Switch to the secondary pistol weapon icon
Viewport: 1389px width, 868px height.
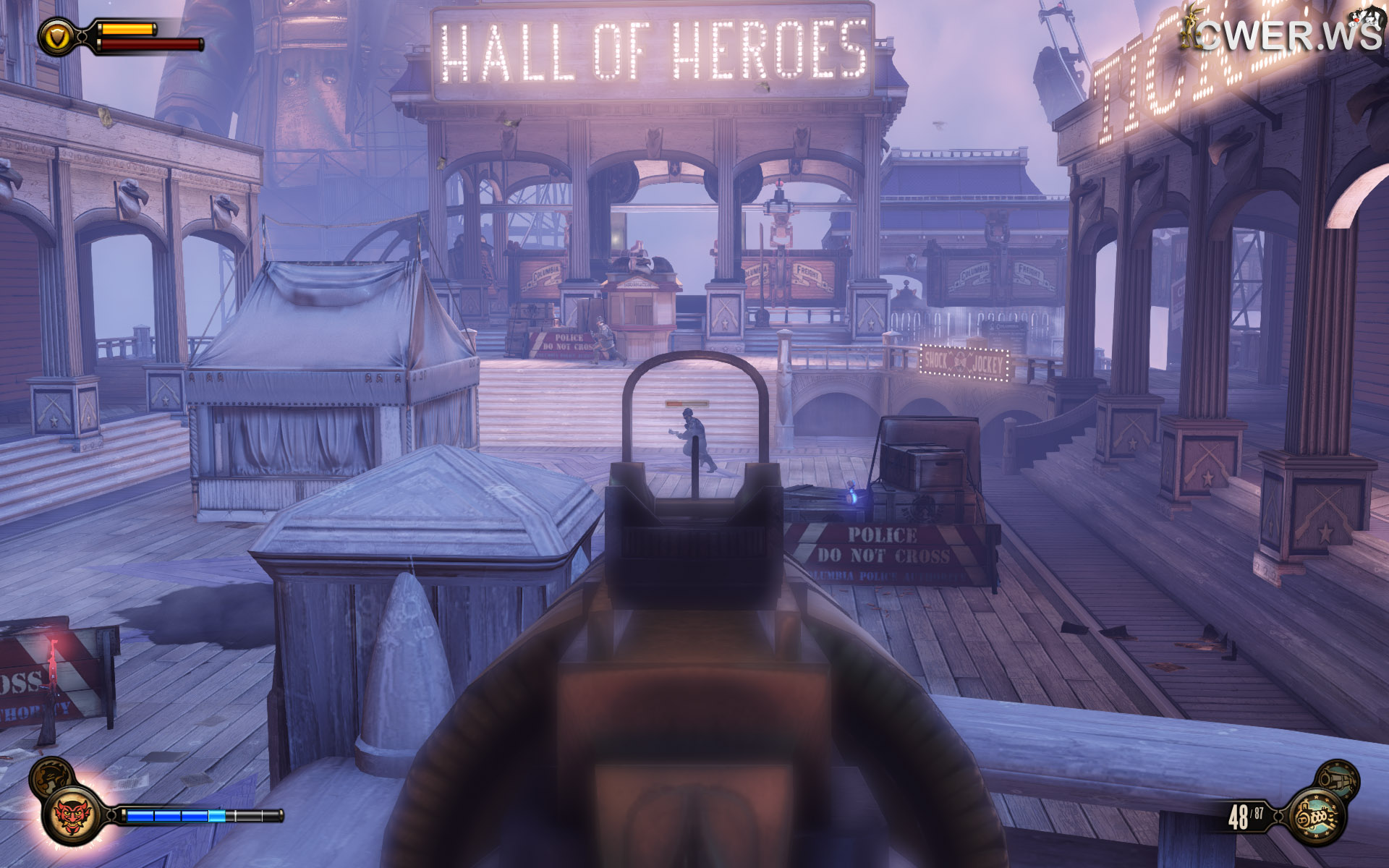click(1337, 779)
